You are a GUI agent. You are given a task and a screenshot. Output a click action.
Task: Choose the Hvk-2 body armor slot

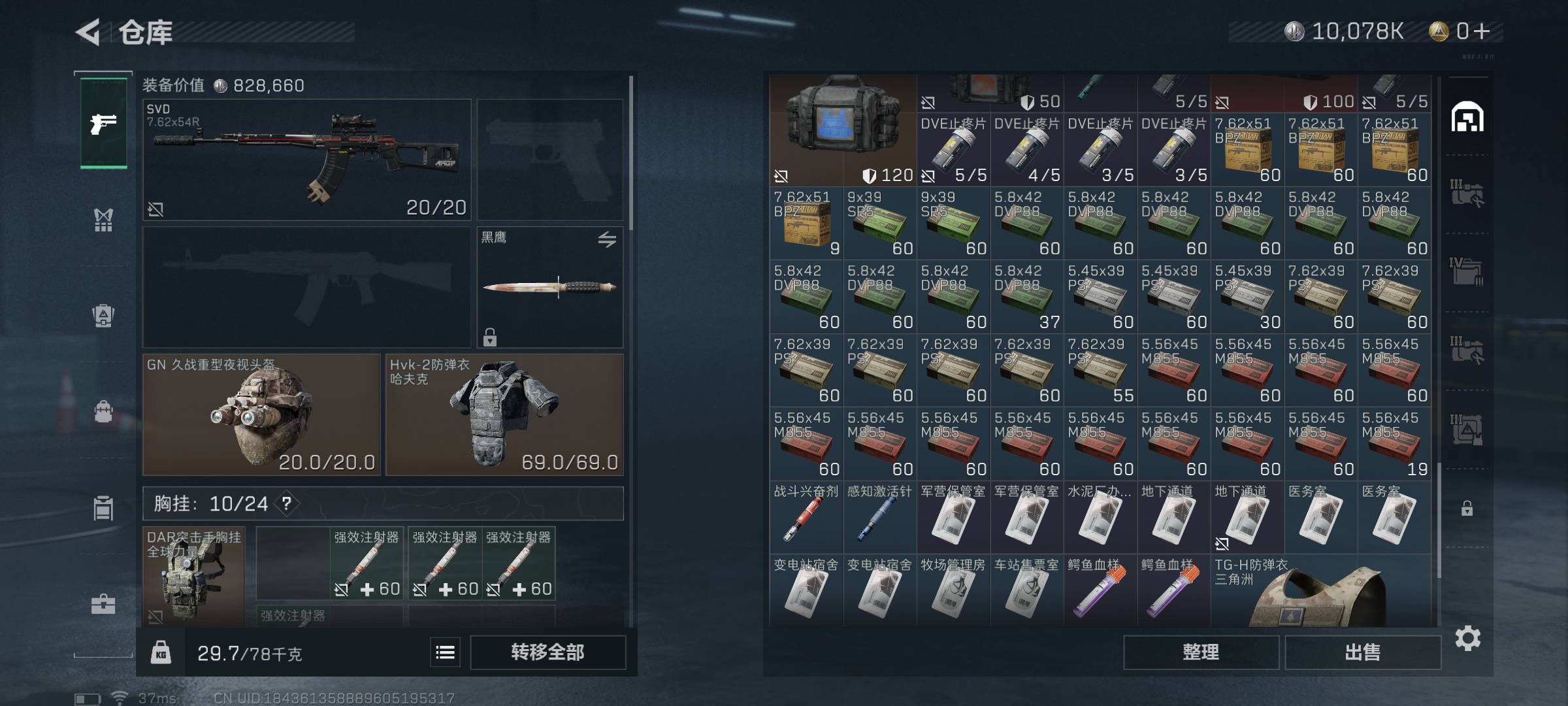coord(504,414)
